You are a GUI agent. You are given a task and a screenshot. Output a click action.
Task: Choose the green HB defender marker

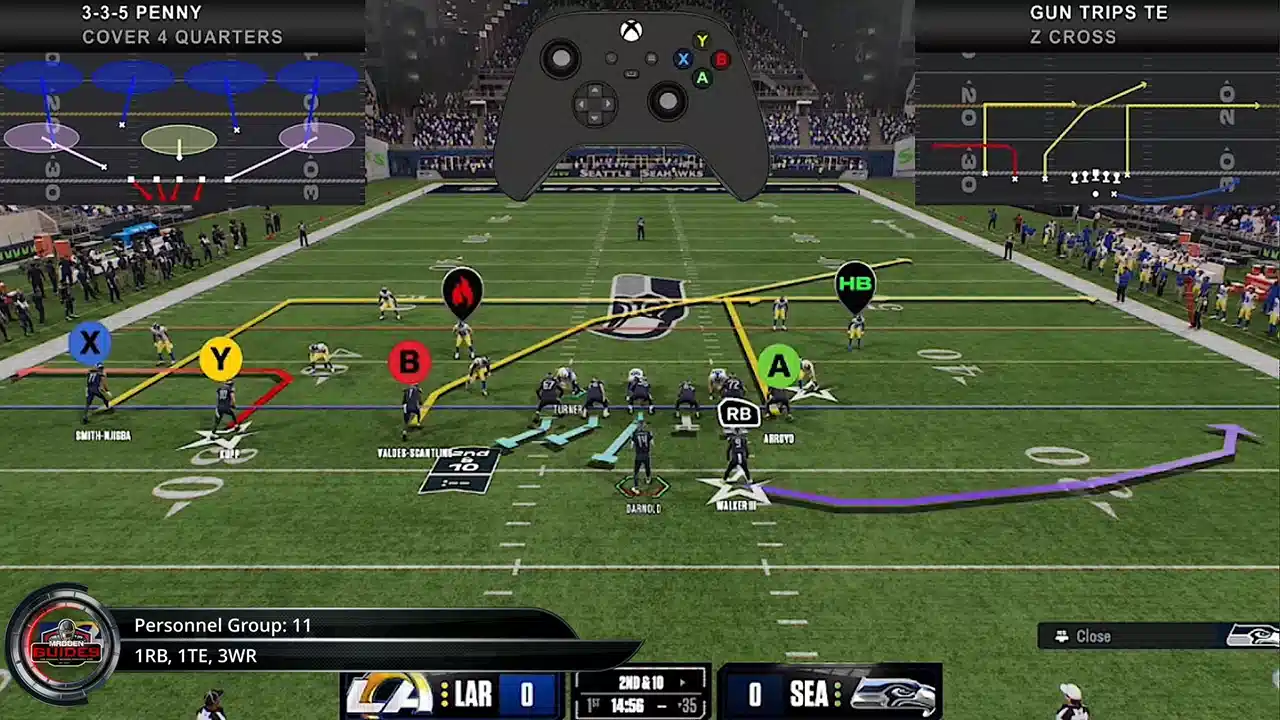click(x=855, y=283)
